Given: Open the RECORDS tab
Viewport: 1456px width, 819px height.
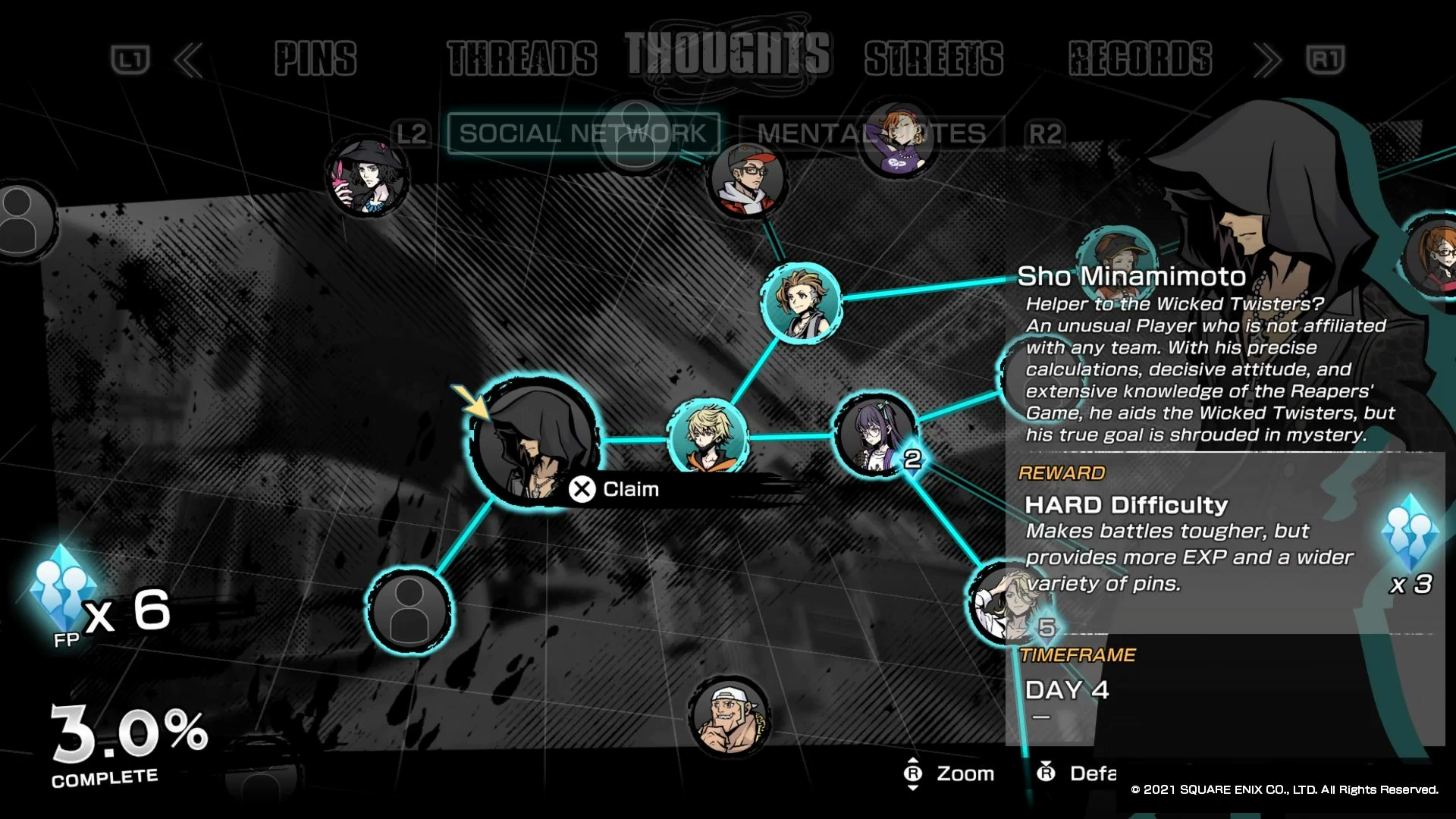Looking at the screenshot, I should pyautogui.click(x=1140, y=59).
